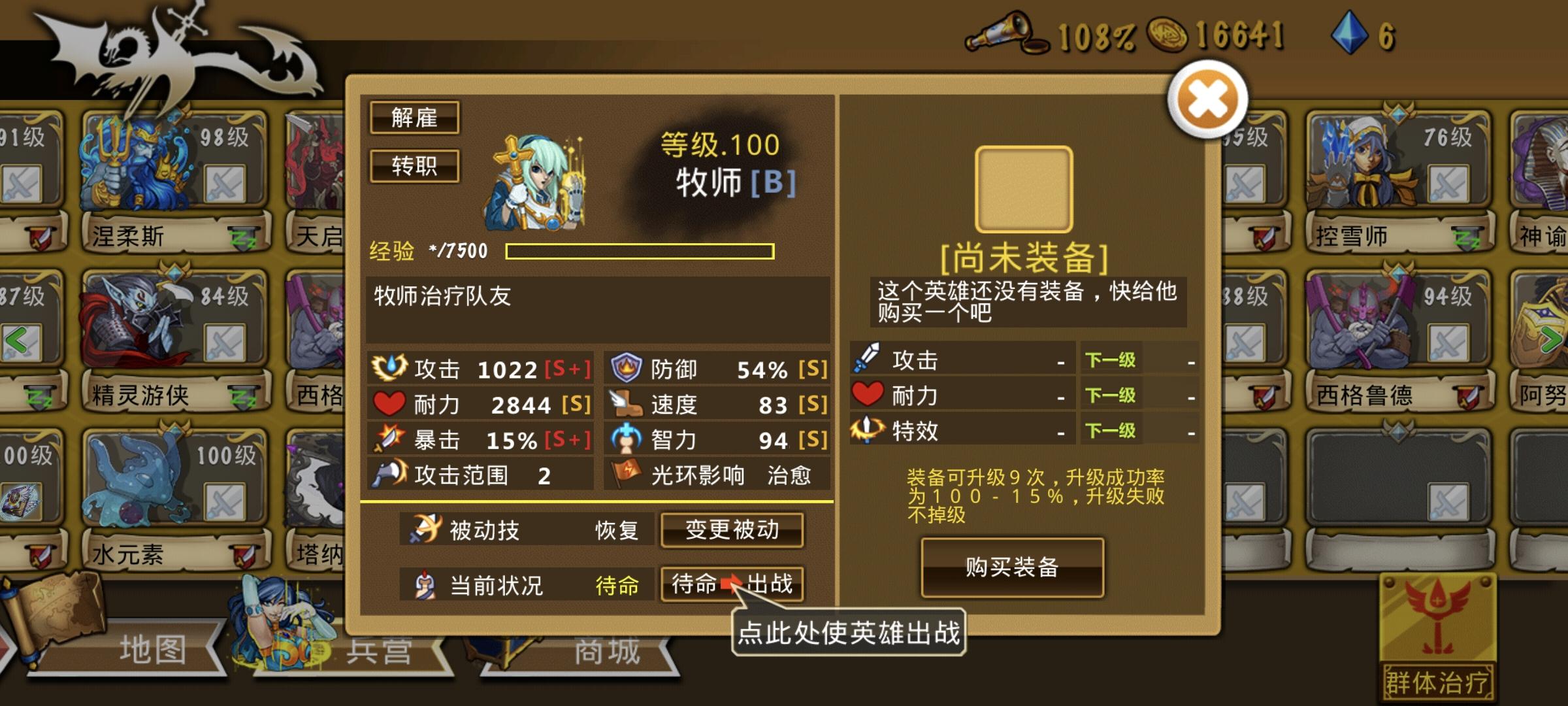Click 变更被动 to change passive skill
Viewport: 1568px width, 706px height.
(732, 531)
